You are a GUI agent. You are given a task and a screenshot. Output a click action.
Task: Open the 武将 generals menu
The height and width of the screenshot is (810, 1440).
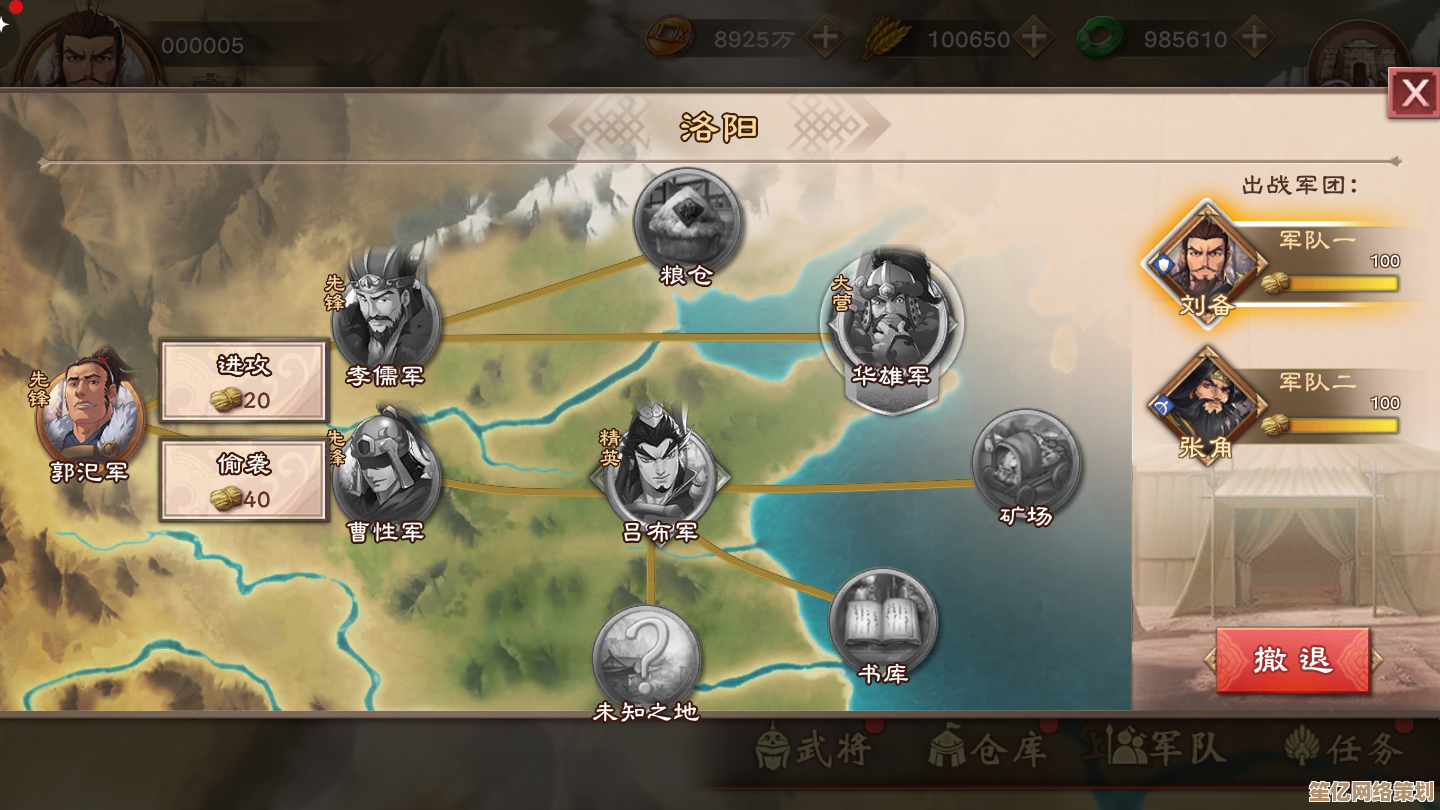(x=814, y=748)
